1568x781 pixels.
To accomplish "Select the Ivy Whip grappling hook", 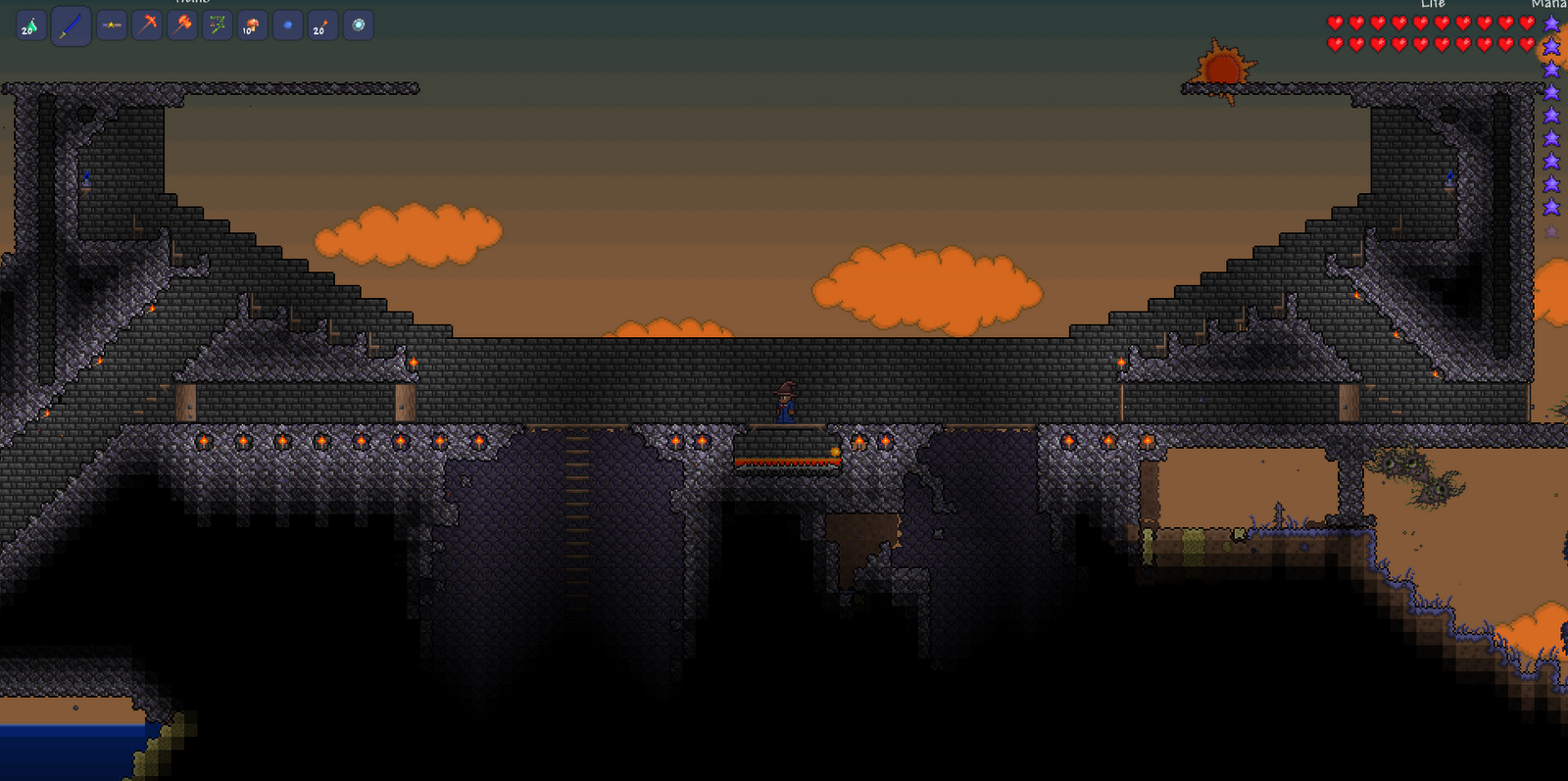I will click(217, 25).
